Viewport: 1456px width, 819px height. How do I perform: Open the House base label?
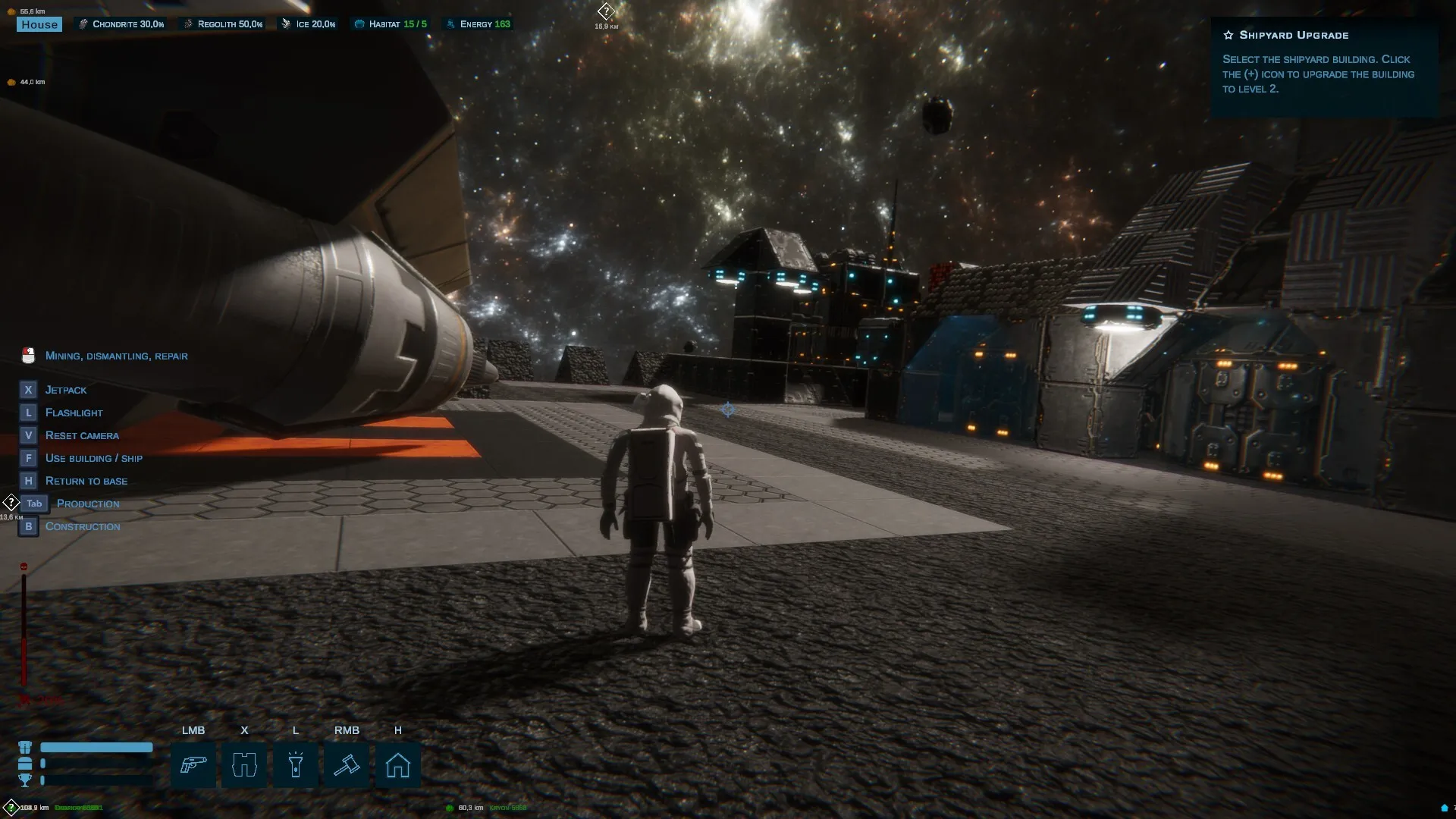(39, 24)
